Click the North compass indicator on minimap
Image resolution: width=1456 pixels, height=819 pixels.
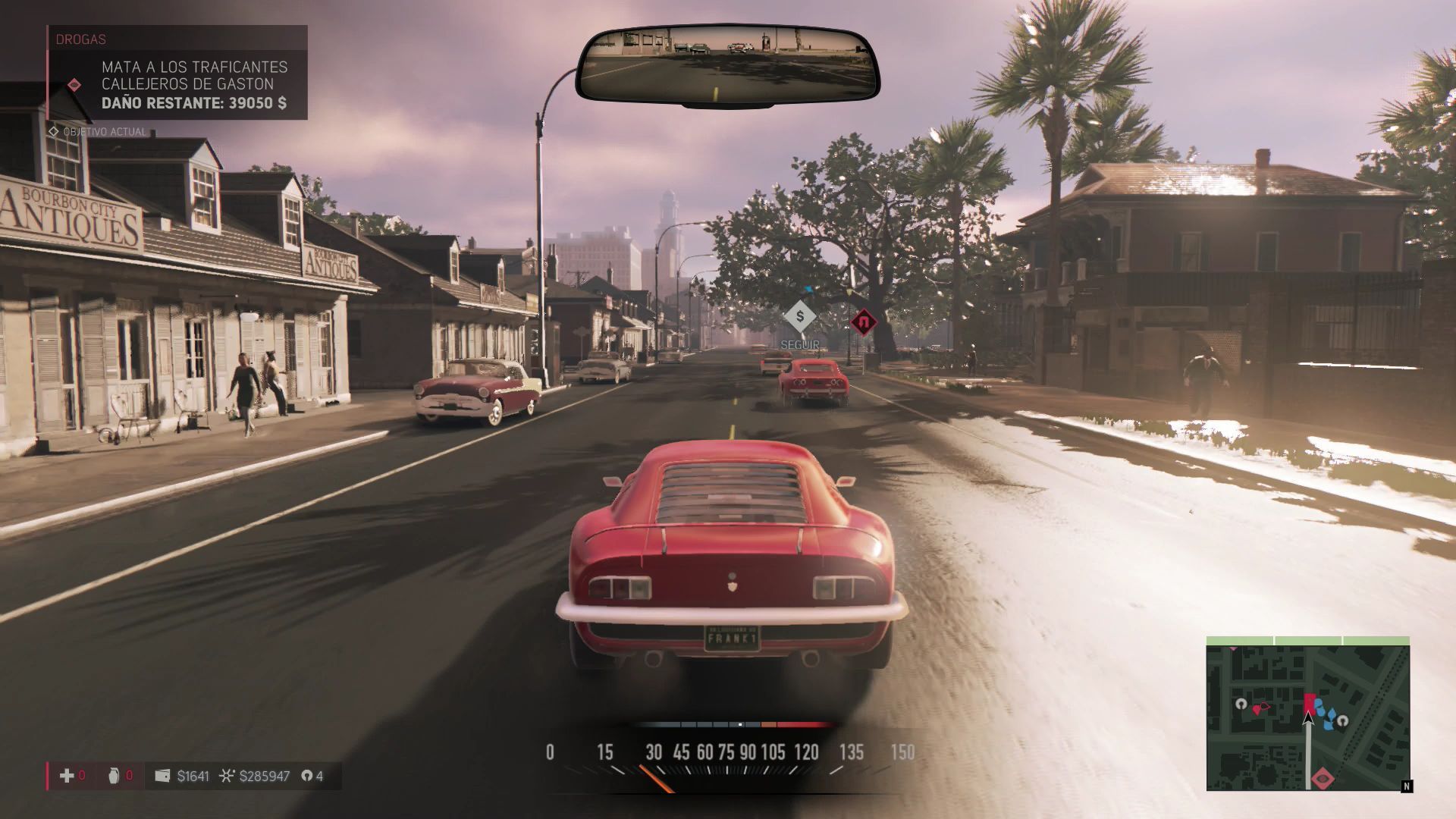pyautogui.click(x=1407, y=786)
